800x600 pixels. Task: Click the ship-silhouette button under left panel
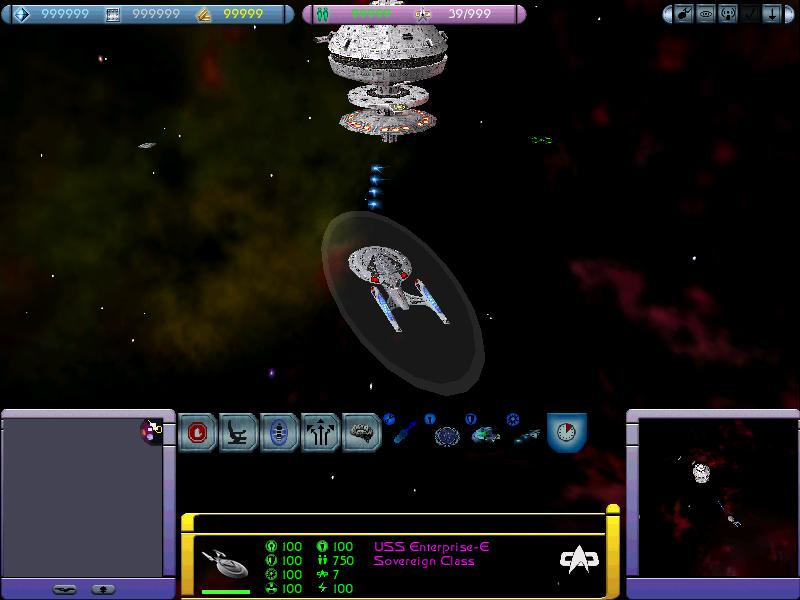(65, 589)
